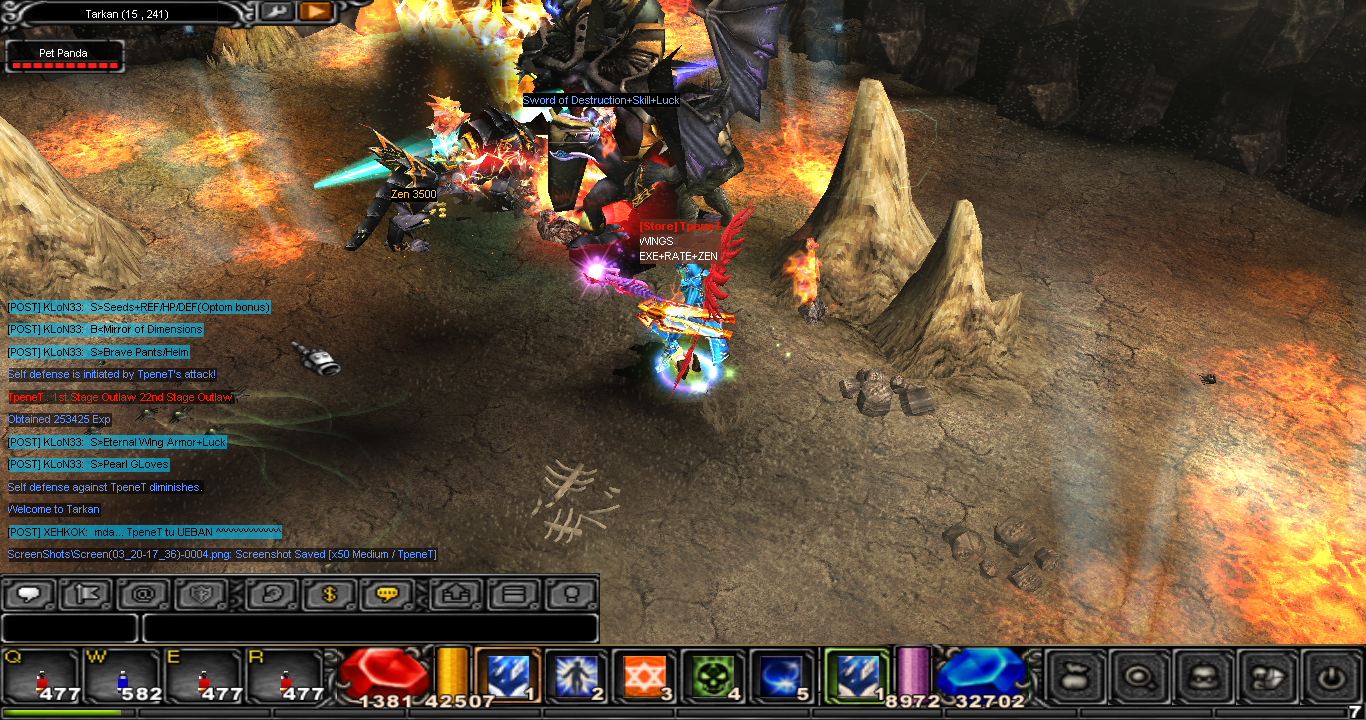Open the inventory bag button
The height and width of the screenshot is (720, 1366).
click(x=1075, y=677)
